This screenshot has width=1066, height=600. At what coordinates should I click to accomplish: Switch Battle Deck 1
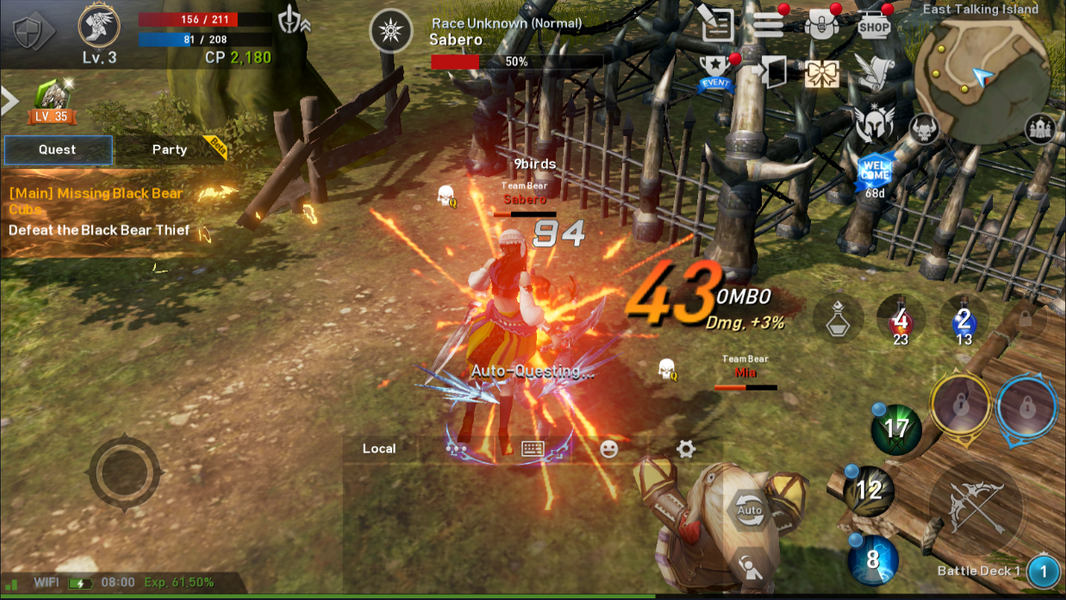coord(1043,571)
